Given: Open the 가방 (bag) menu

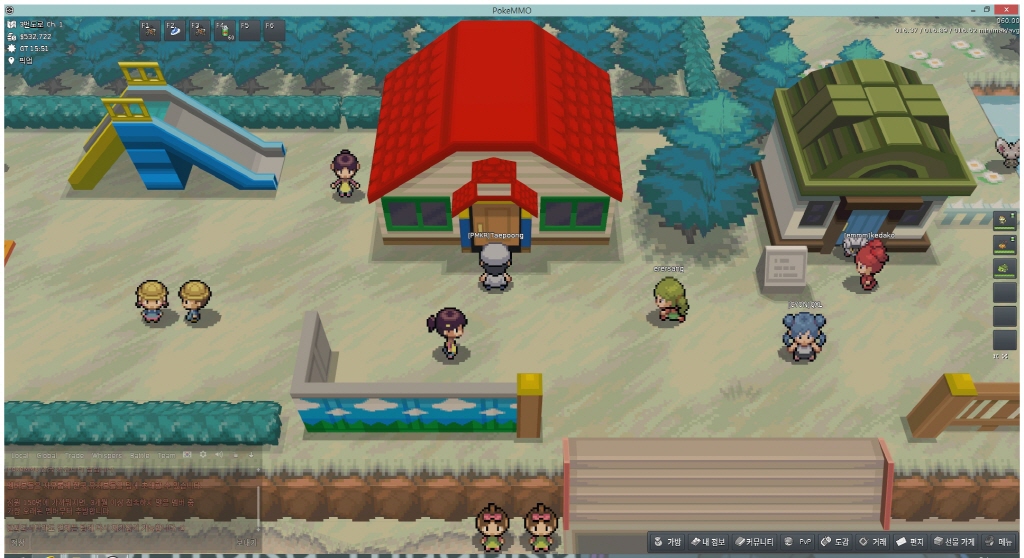Looking at the screenshot, I should (667, 542).
